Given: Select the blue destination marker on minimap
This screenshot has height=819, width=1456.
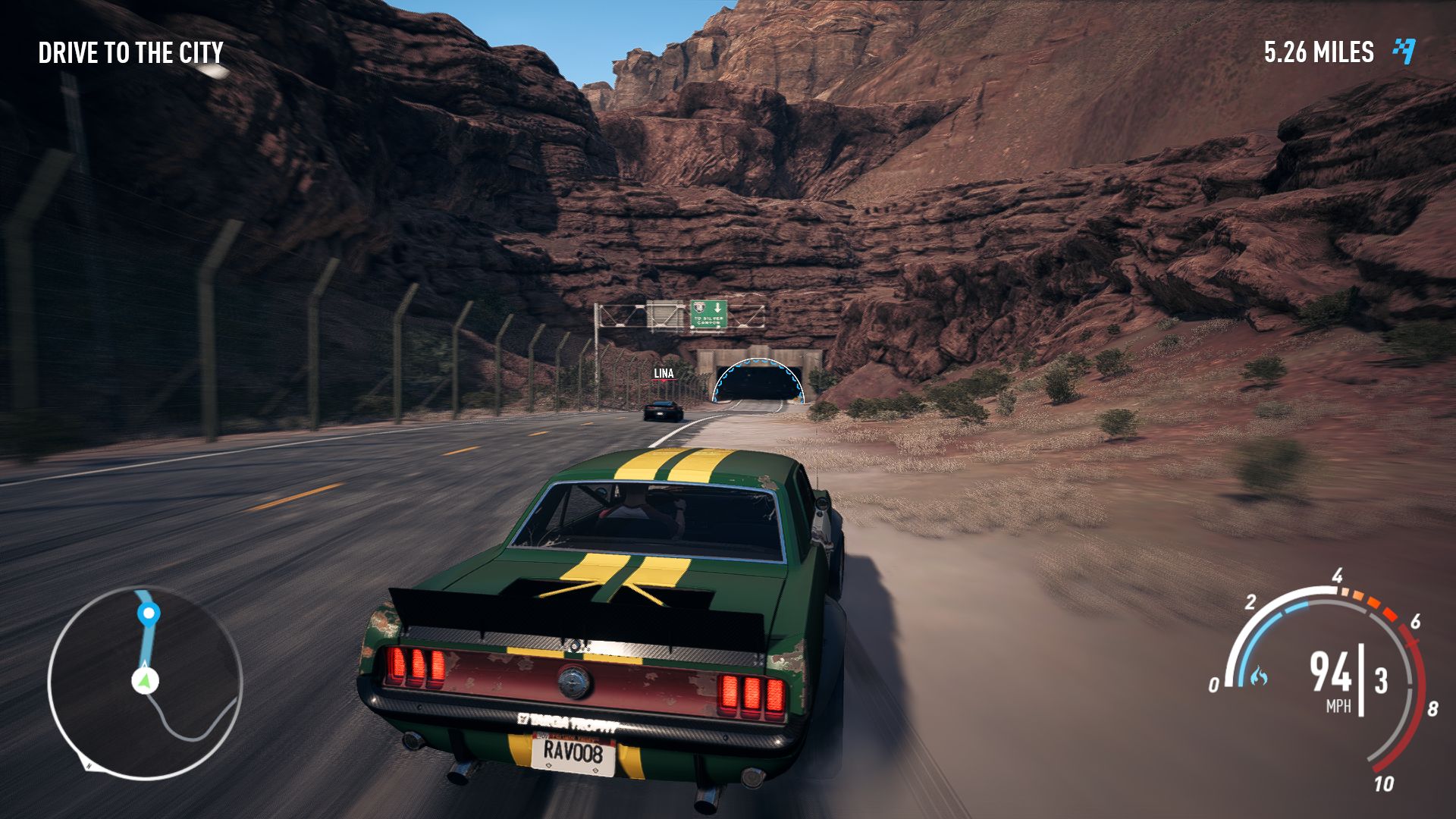Looking at the screenshot, I should coord(149,613).
